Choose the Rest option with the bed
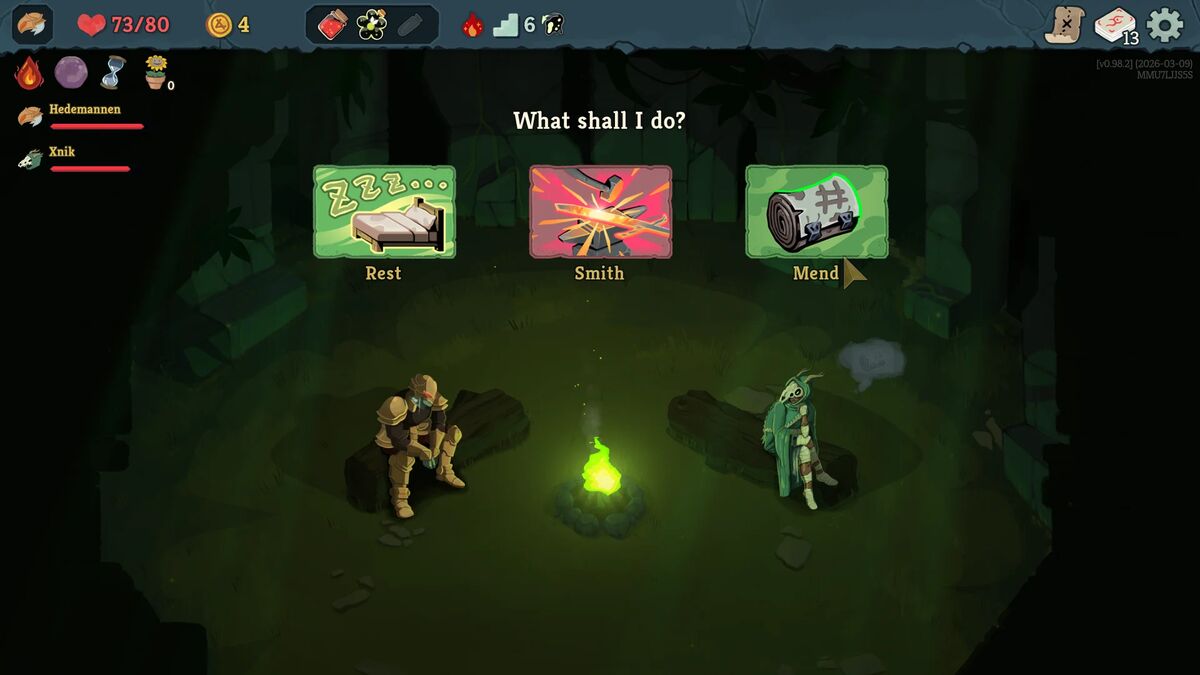 (x=384, y=212)
